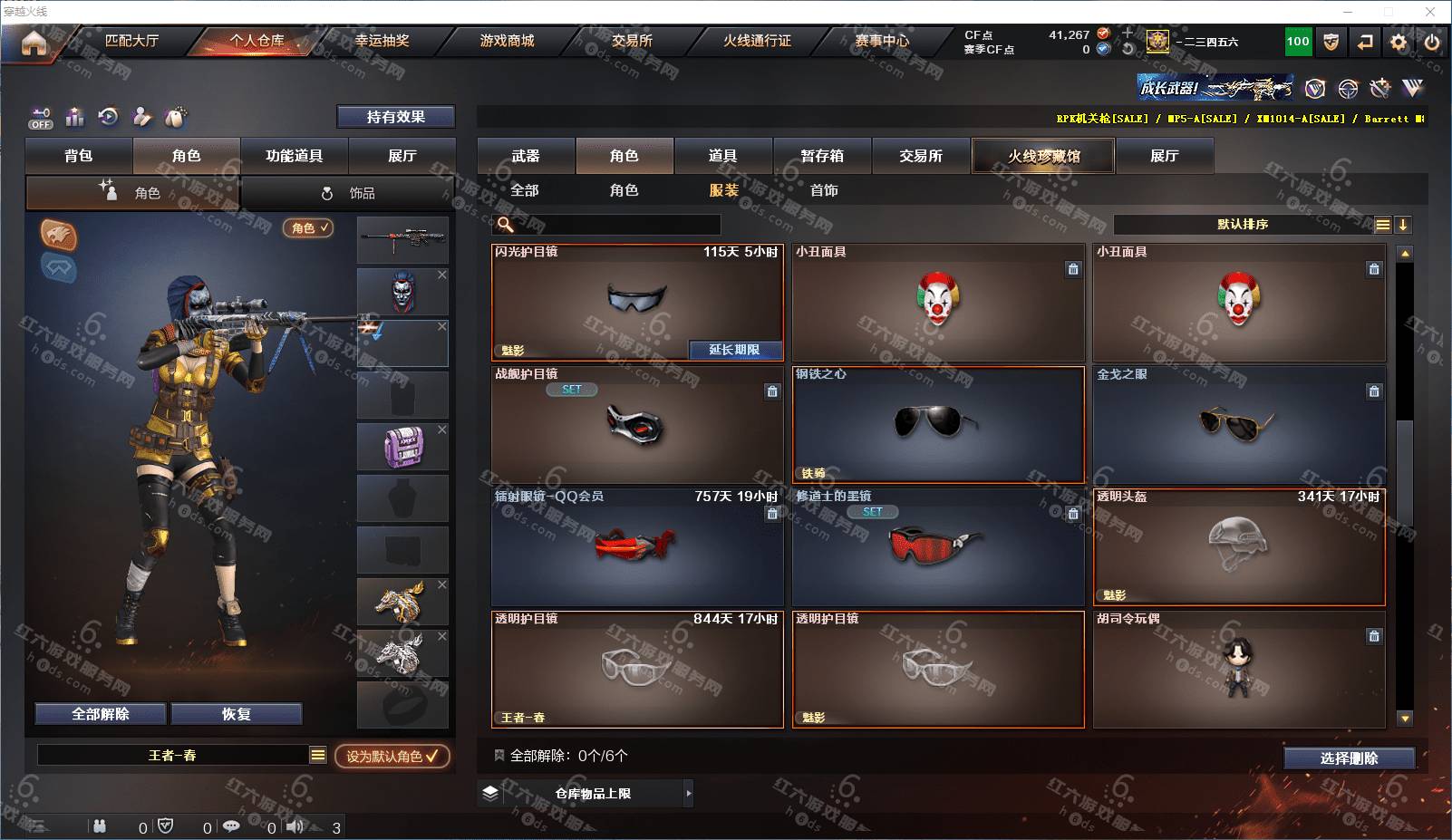Click the 恢复 restore button
The image size is (1452, 840).
236,714
